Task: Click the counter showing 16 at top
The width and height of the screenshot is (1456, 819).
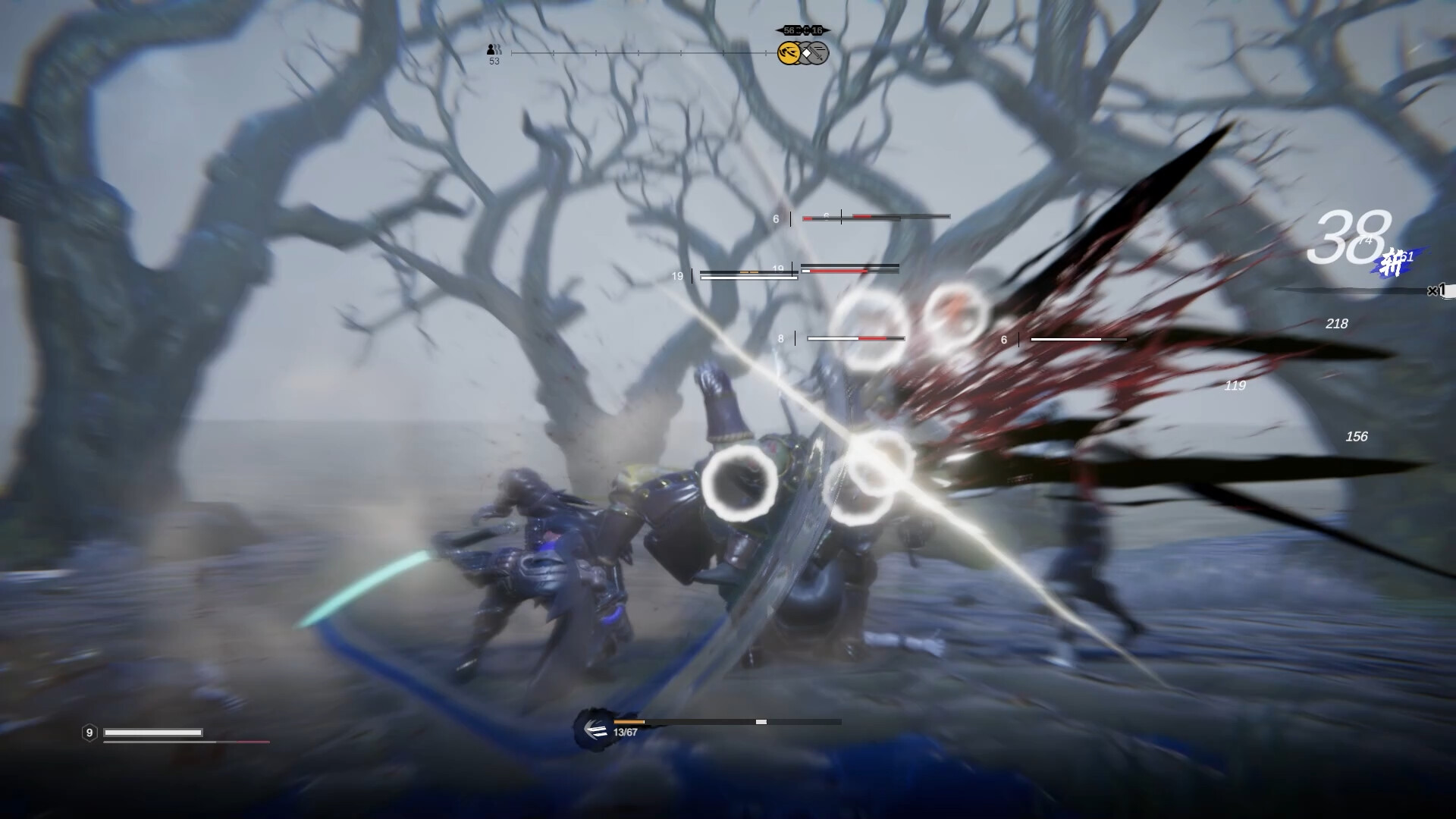Action: pyautogui.click(x=817, y=30)
